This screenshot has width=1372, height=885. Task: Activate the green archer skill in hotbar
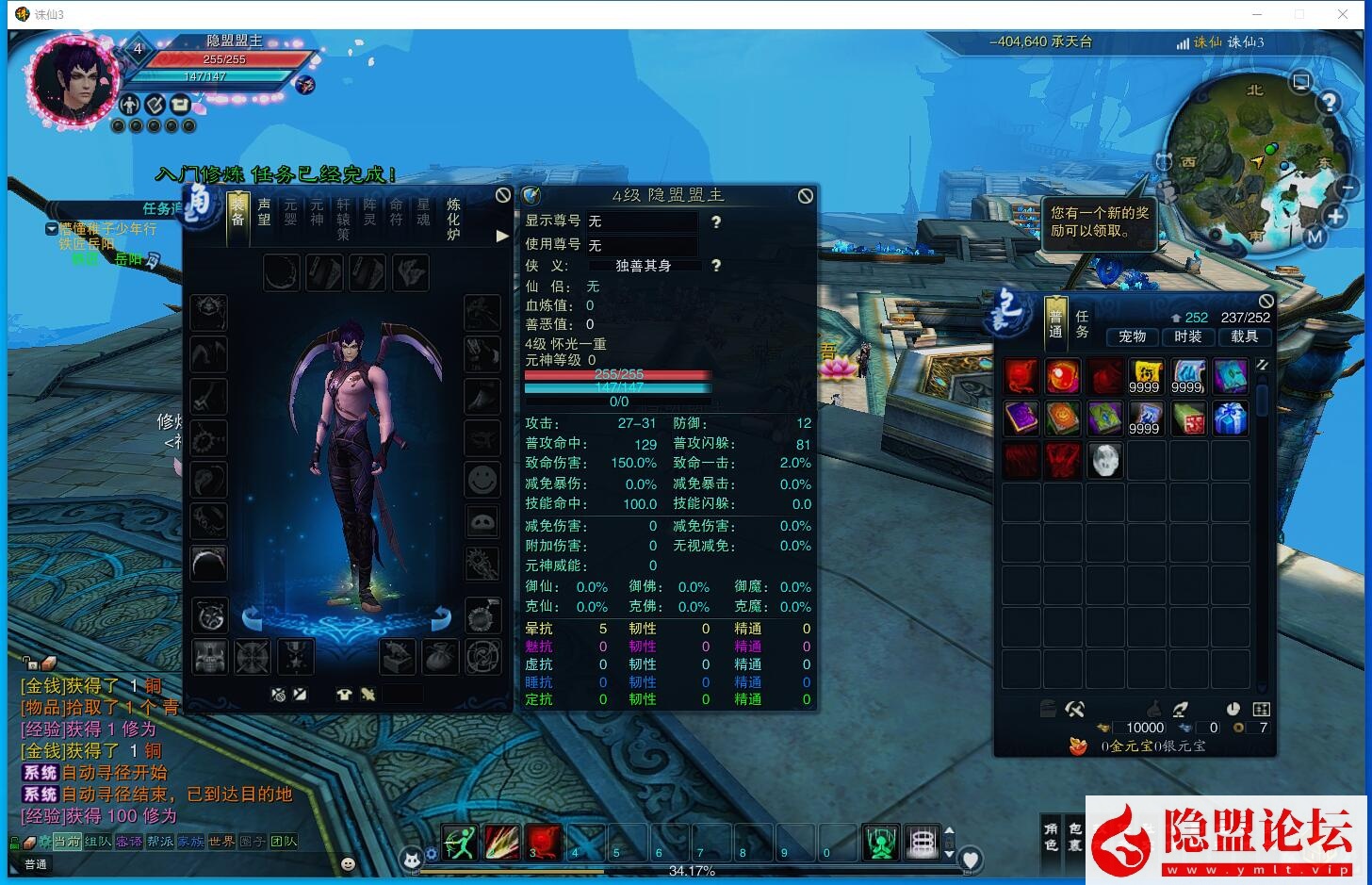460,842
